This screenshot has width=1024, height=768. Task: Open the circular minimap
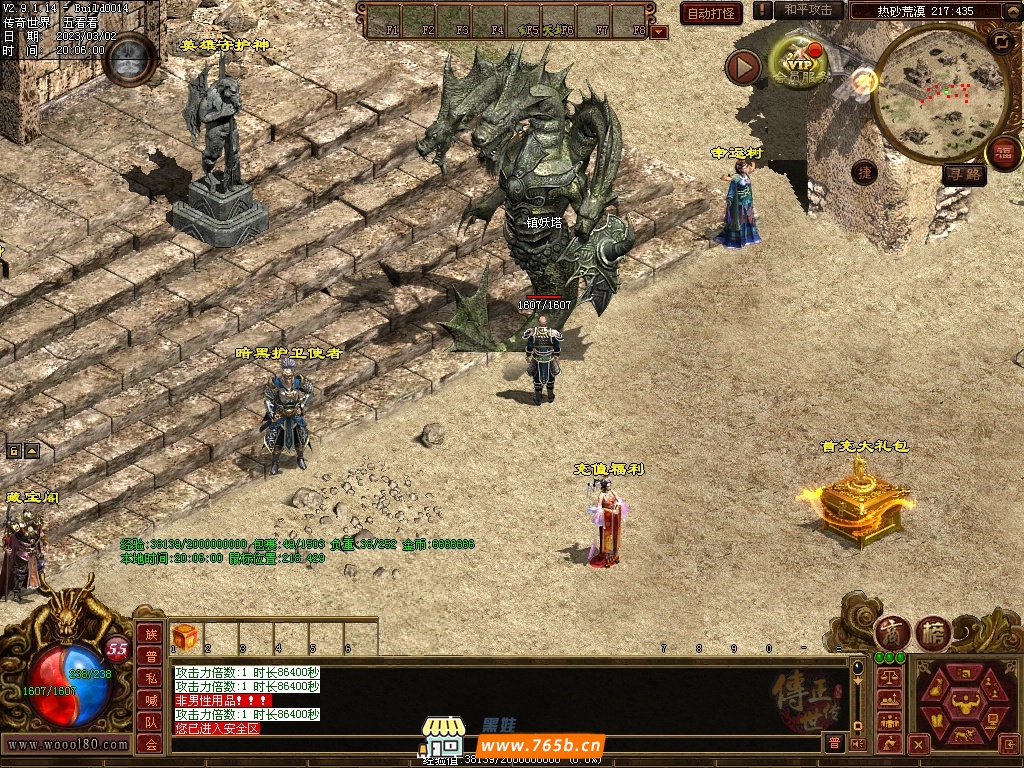pos(927,93)
